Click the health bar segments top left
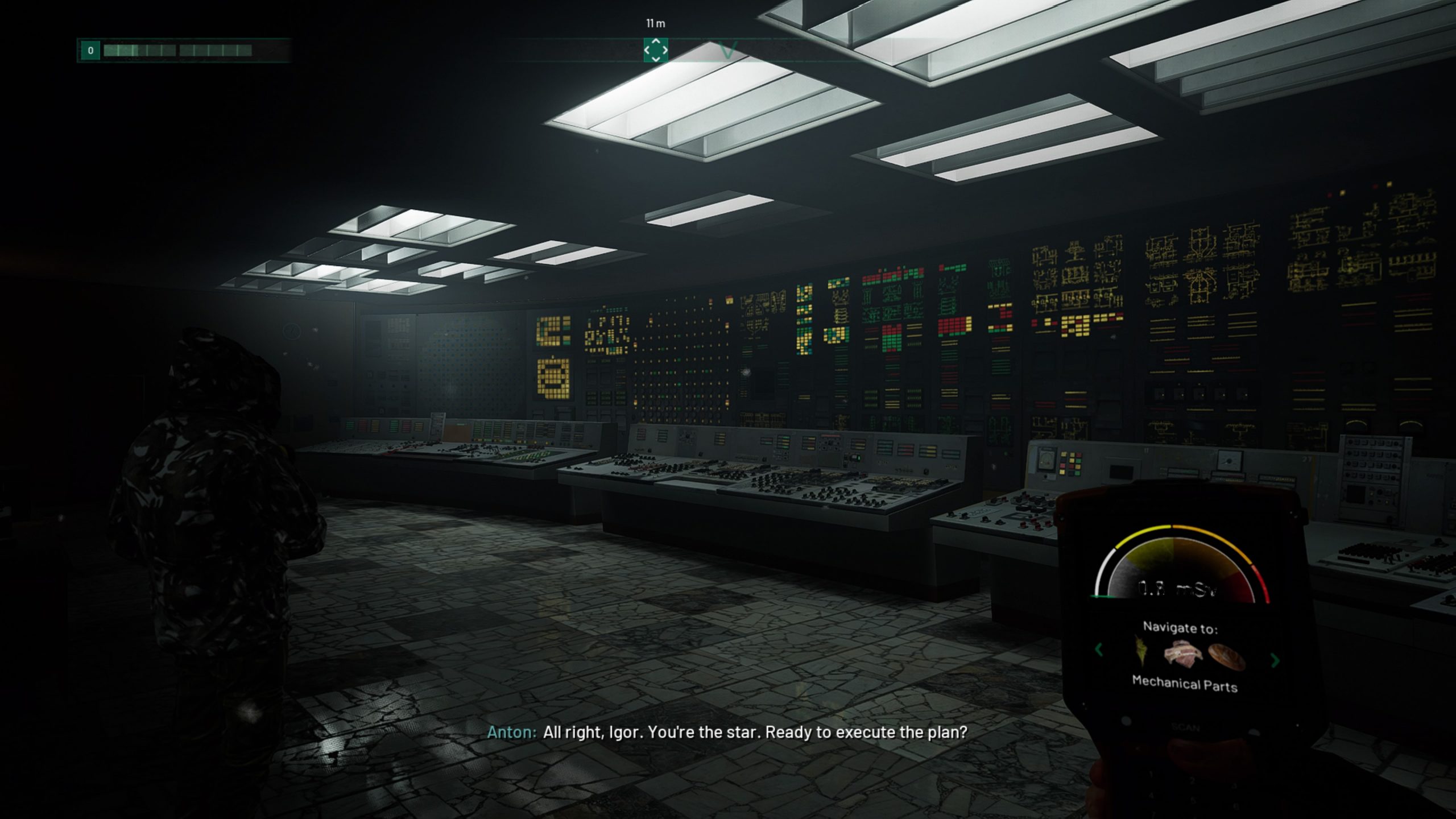 point(171,50)
